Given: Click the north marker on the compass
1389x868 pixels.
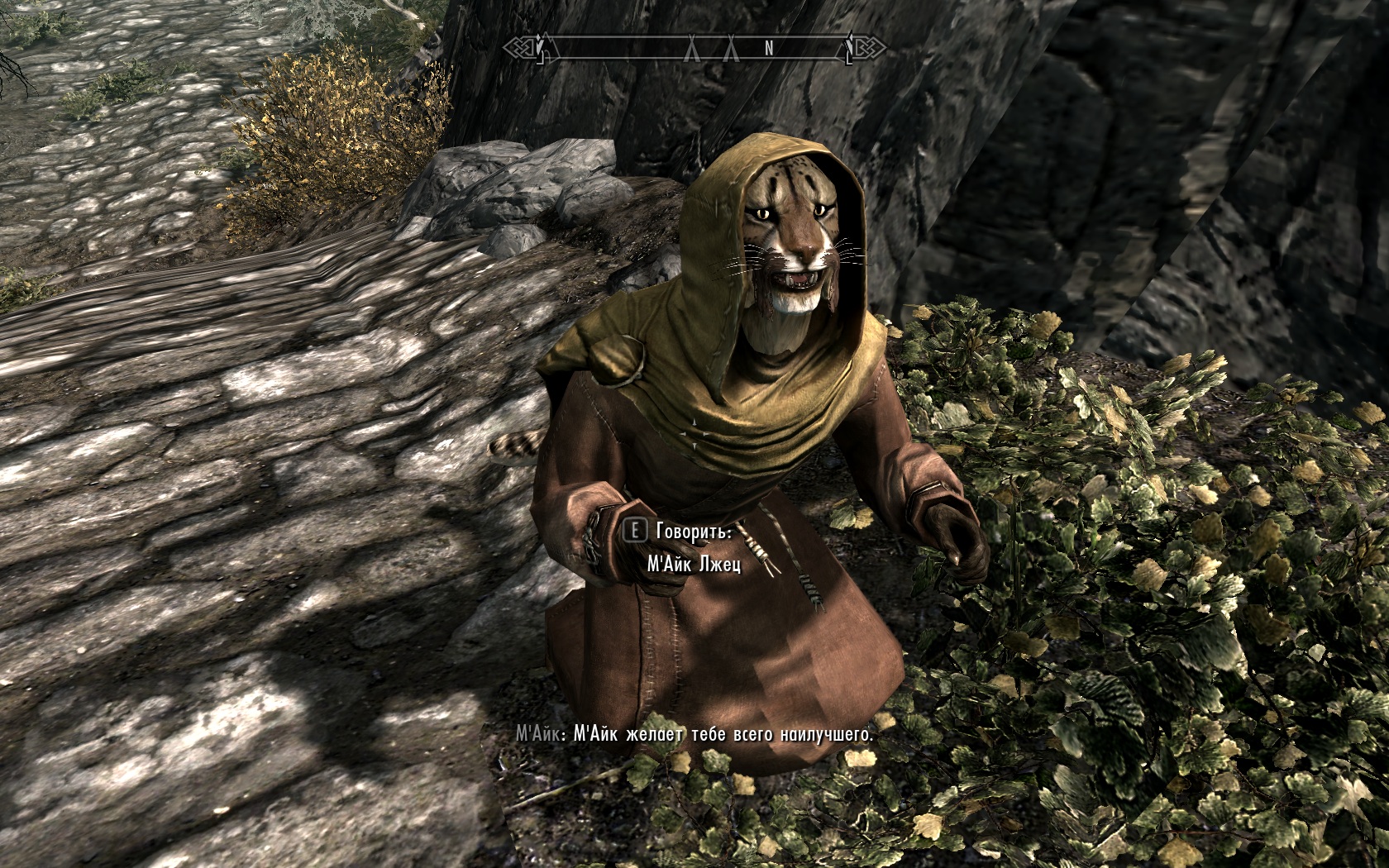Looking at the screenshot, I should (x=769, y=49).
